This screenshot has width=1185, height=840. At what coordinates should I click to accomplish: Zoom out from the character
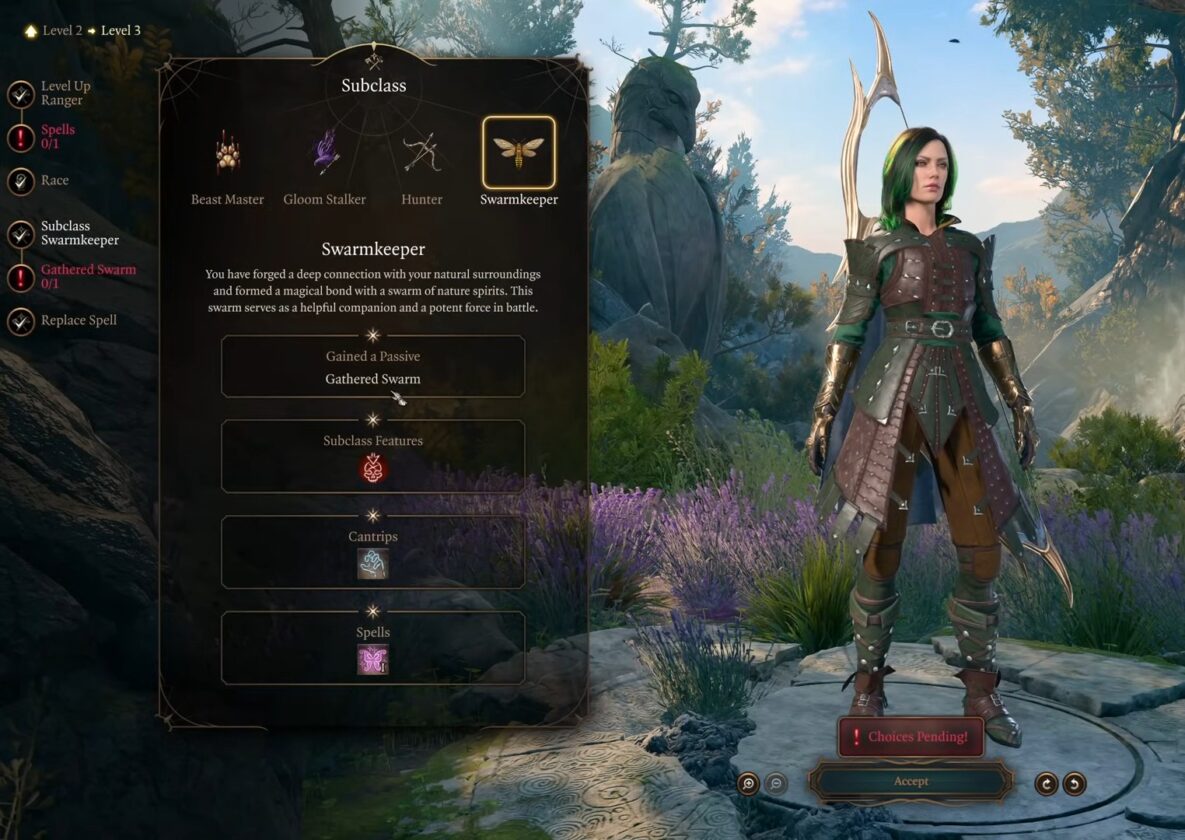tap(775, 783)
